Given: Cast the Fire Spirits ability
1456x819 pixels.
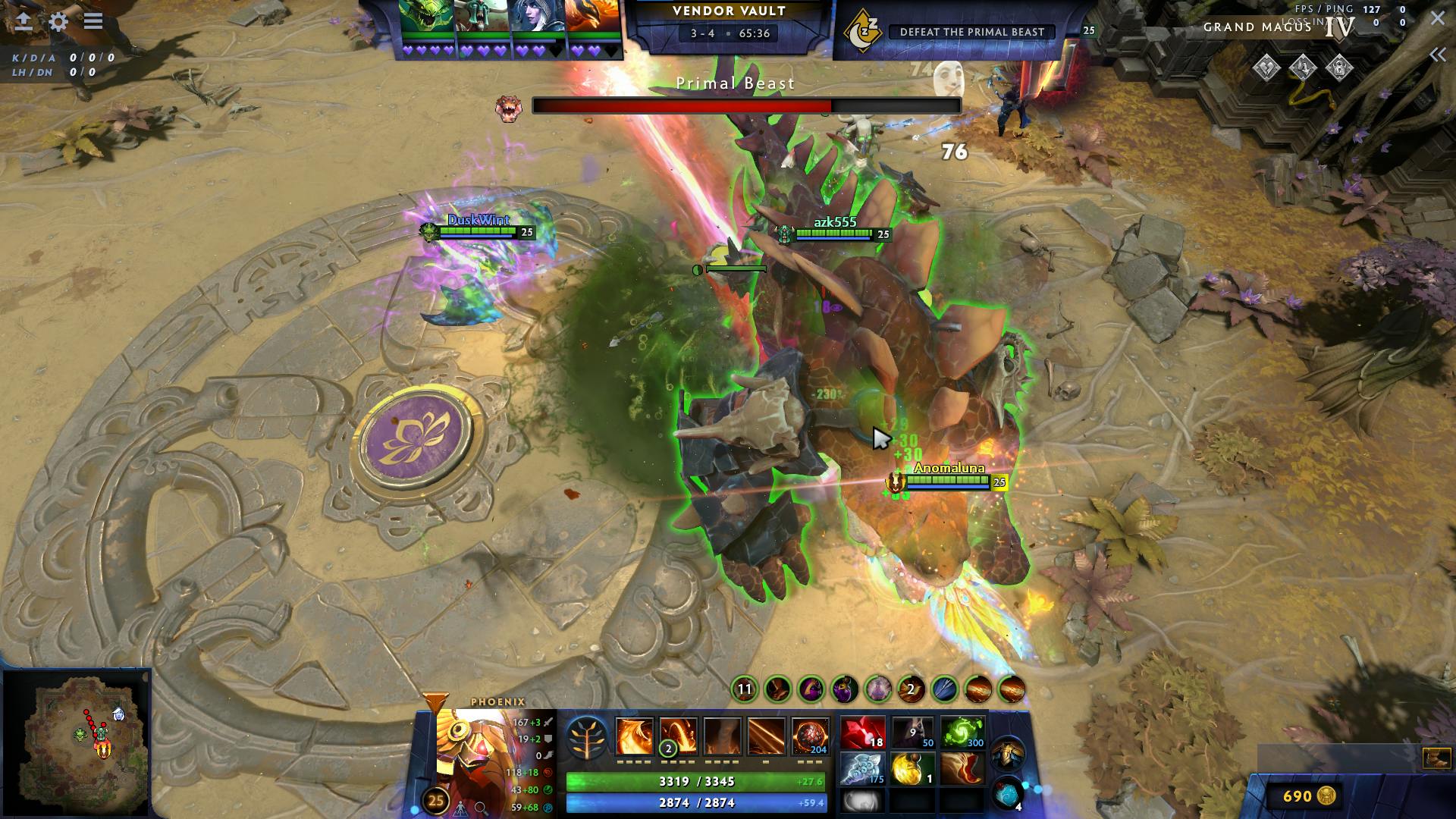Looking at the screenshot, I should [677, 736].
